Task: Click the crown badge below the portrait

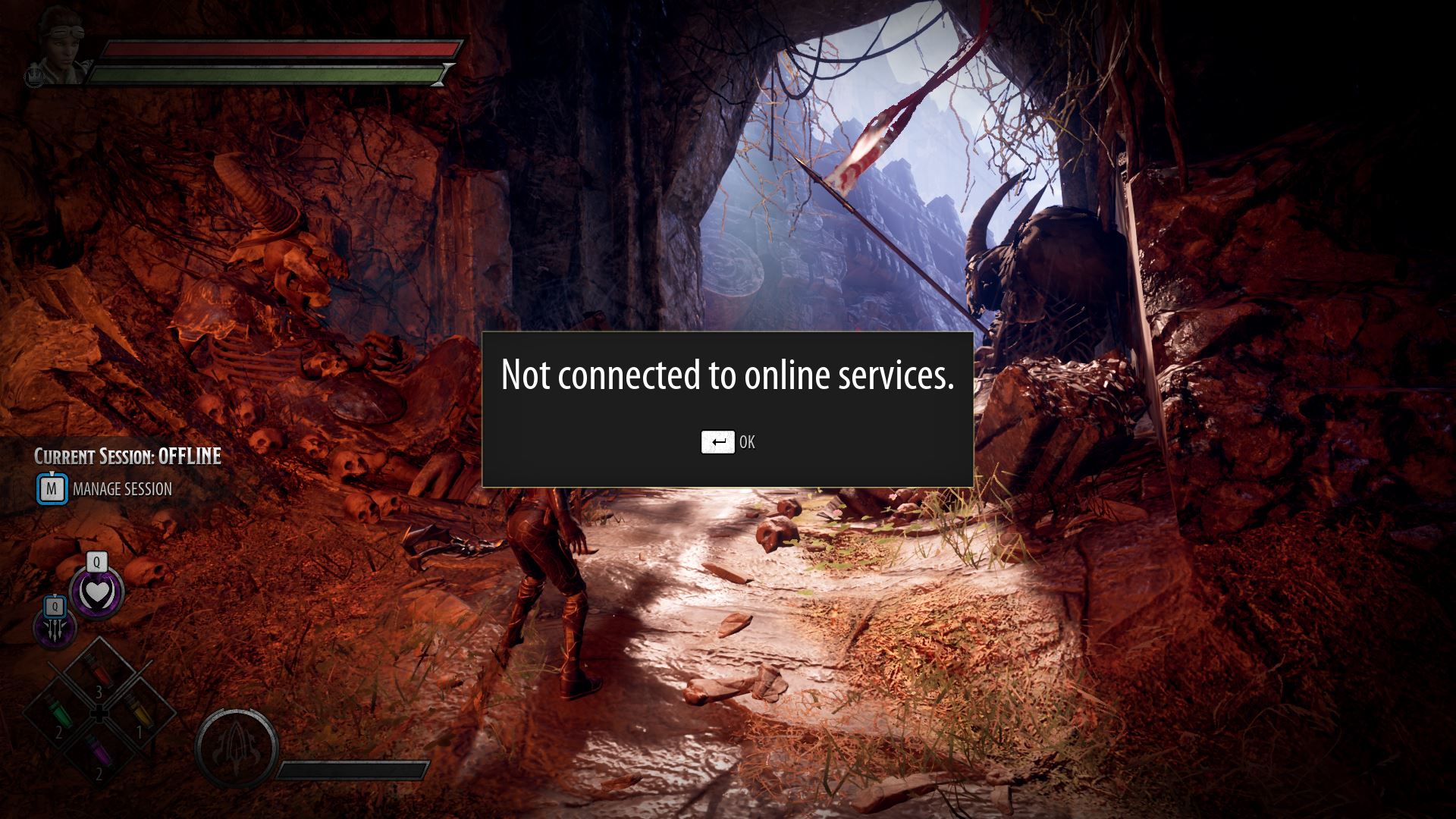Action: click(x=36, y=78)
